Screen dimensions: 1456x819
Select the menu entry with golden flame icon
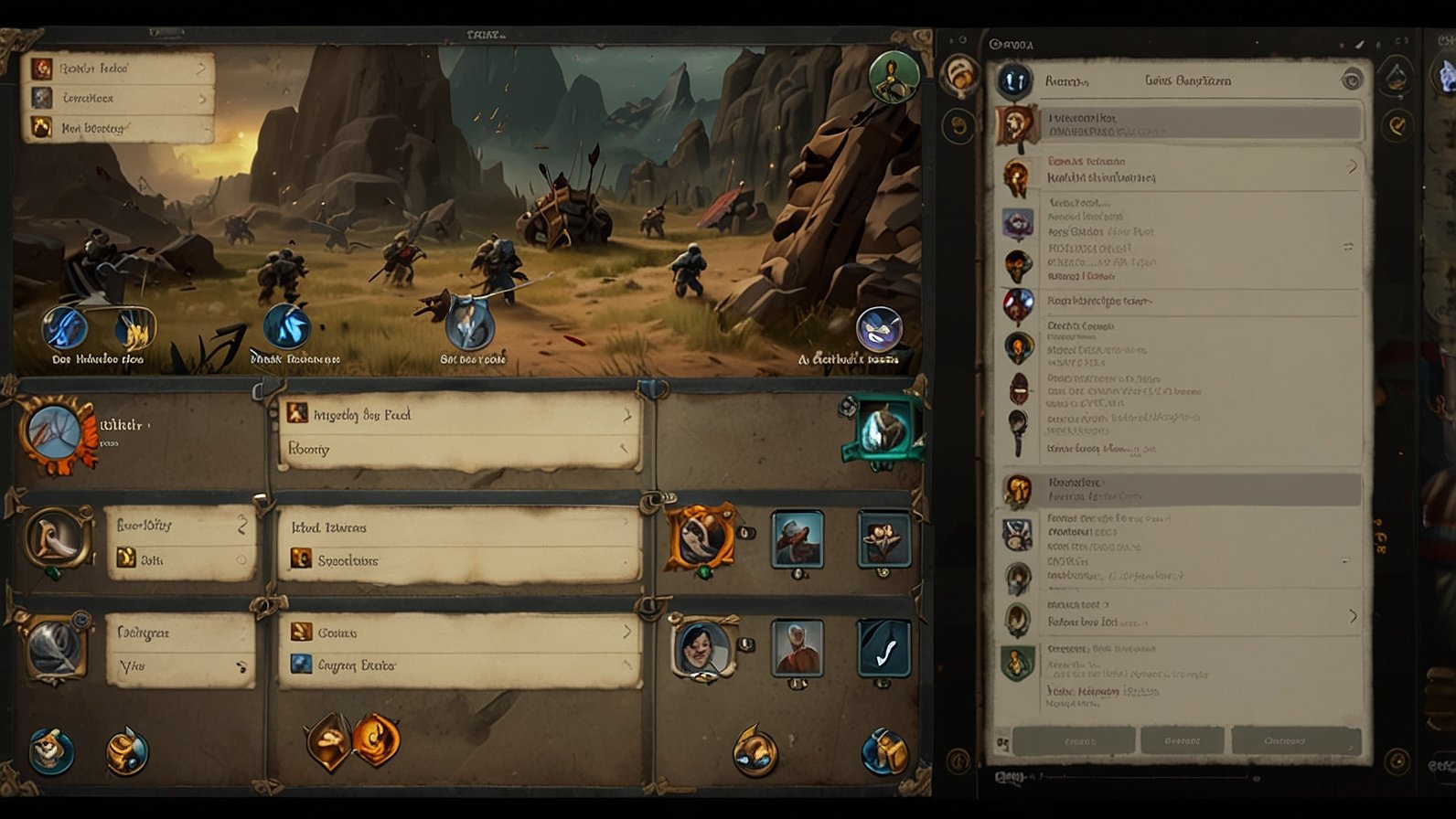tap(117, 128)
